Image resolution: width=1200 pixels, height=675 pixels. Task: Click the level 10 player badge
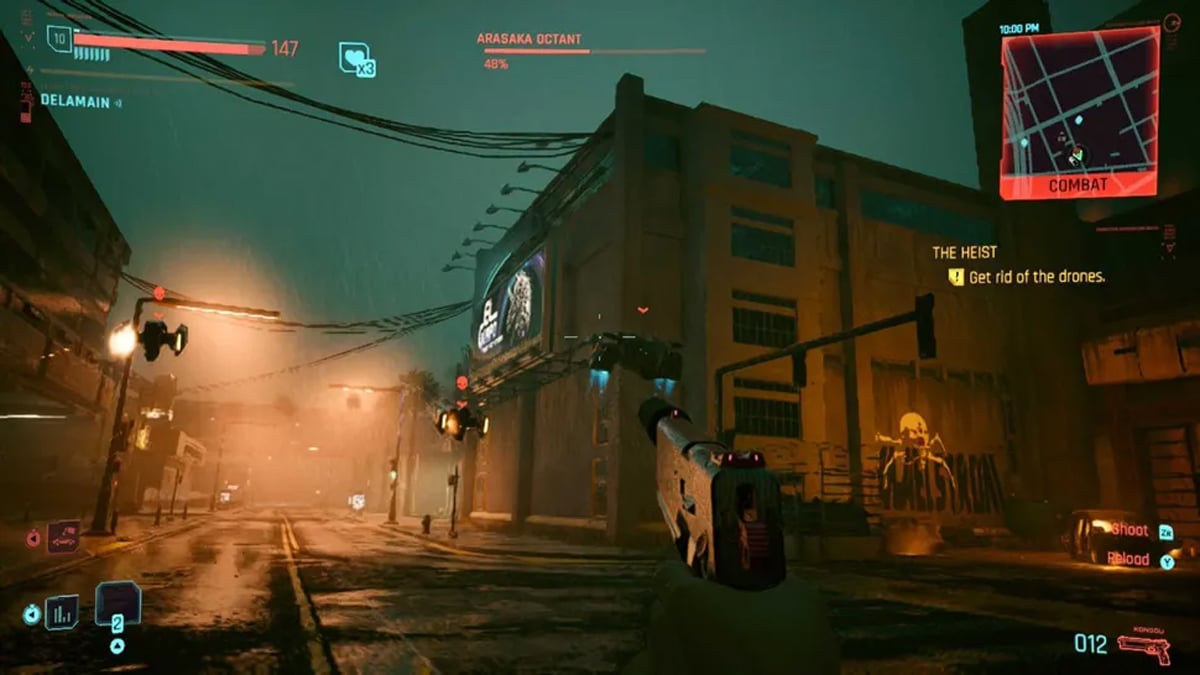(x=60, y=40)
